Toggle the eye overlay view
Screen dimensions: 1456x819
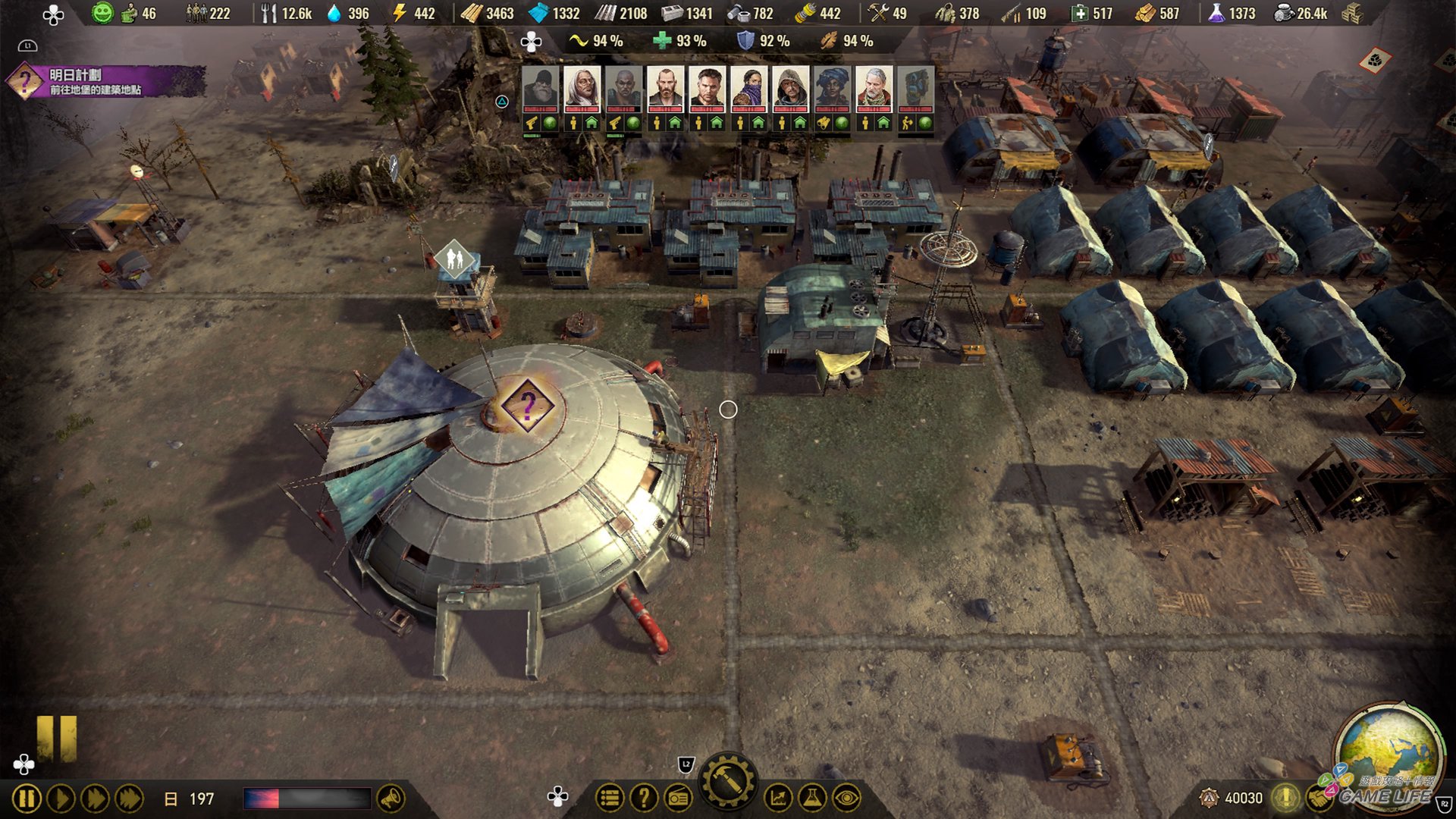tap(846, 798)
